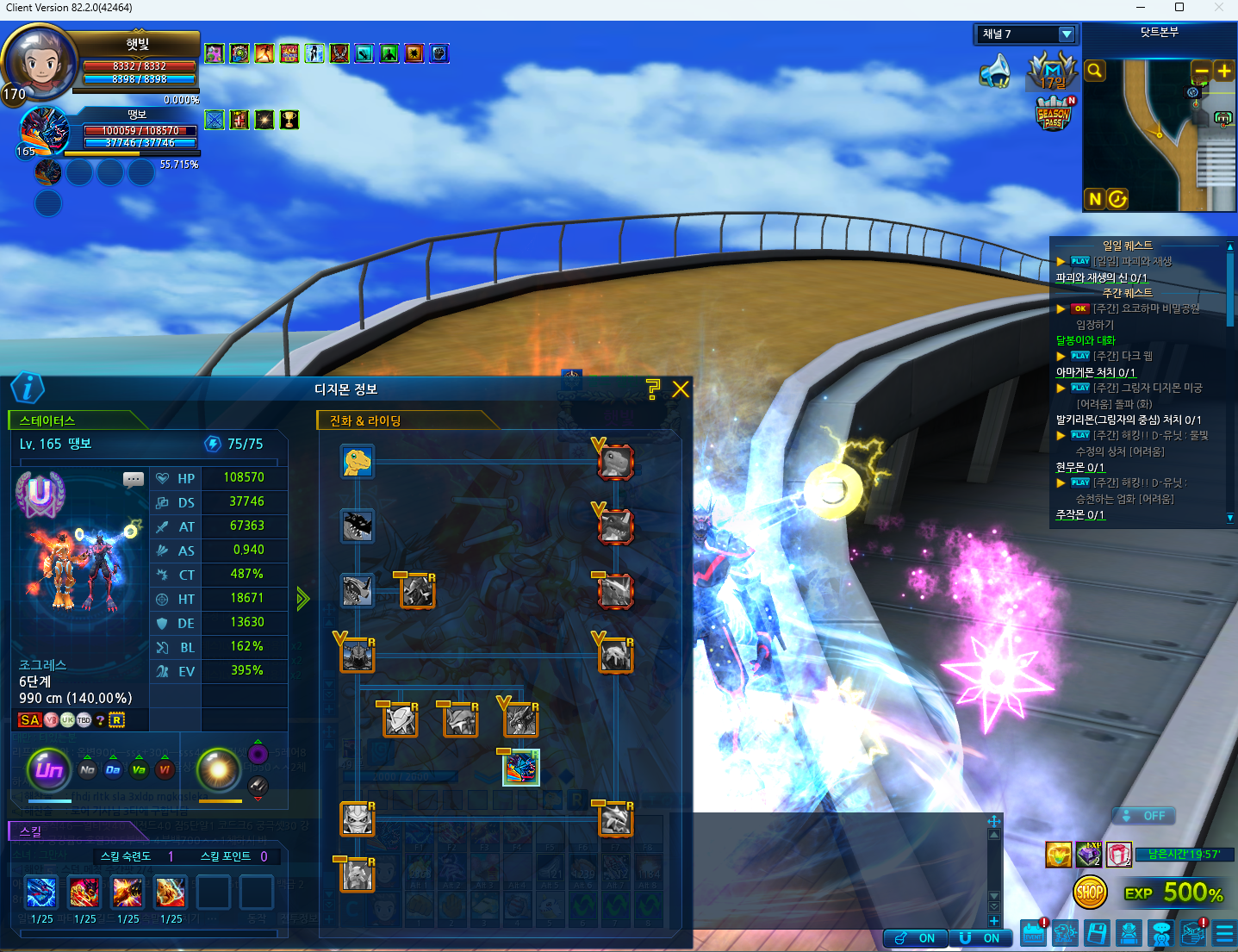Open the main menu hamburger icon
Viewport: 1238px width, 952px height.
point(1224,933)
